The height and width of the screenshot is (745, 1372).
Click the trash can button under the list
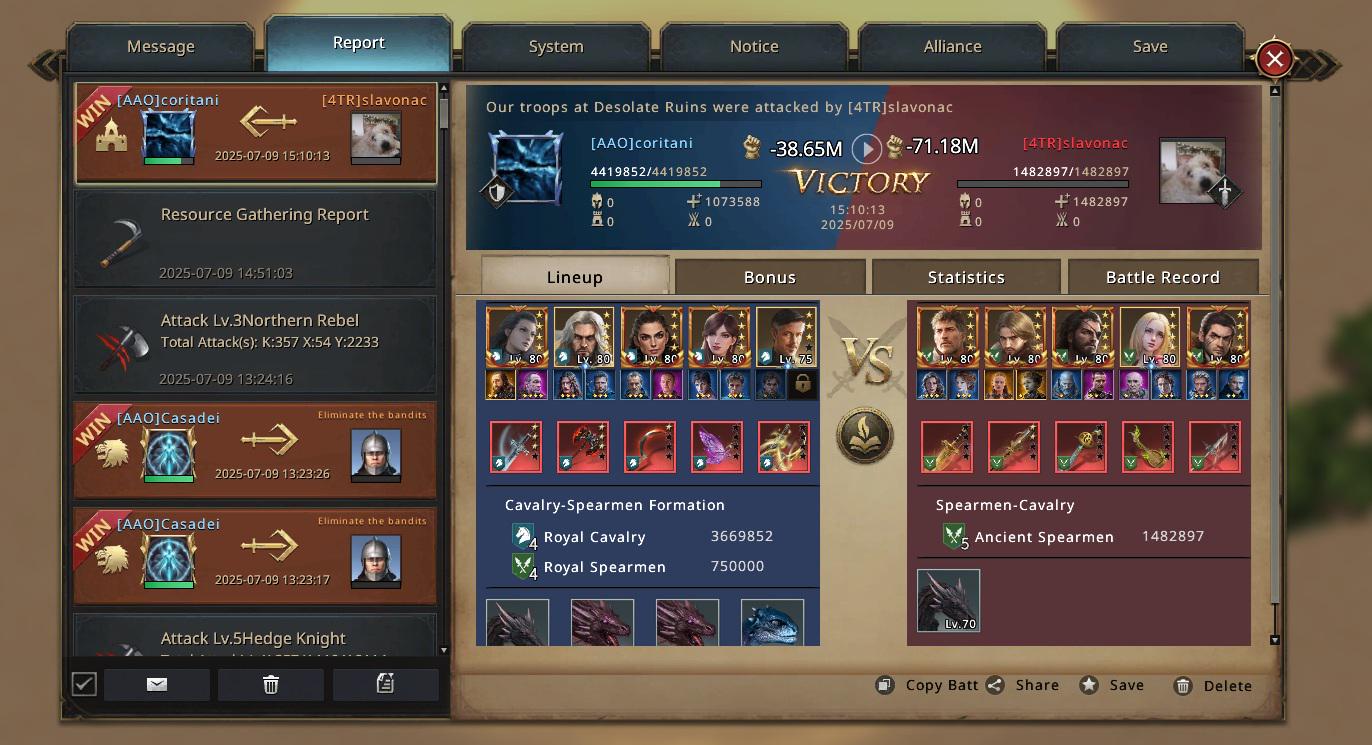point(271,684)
